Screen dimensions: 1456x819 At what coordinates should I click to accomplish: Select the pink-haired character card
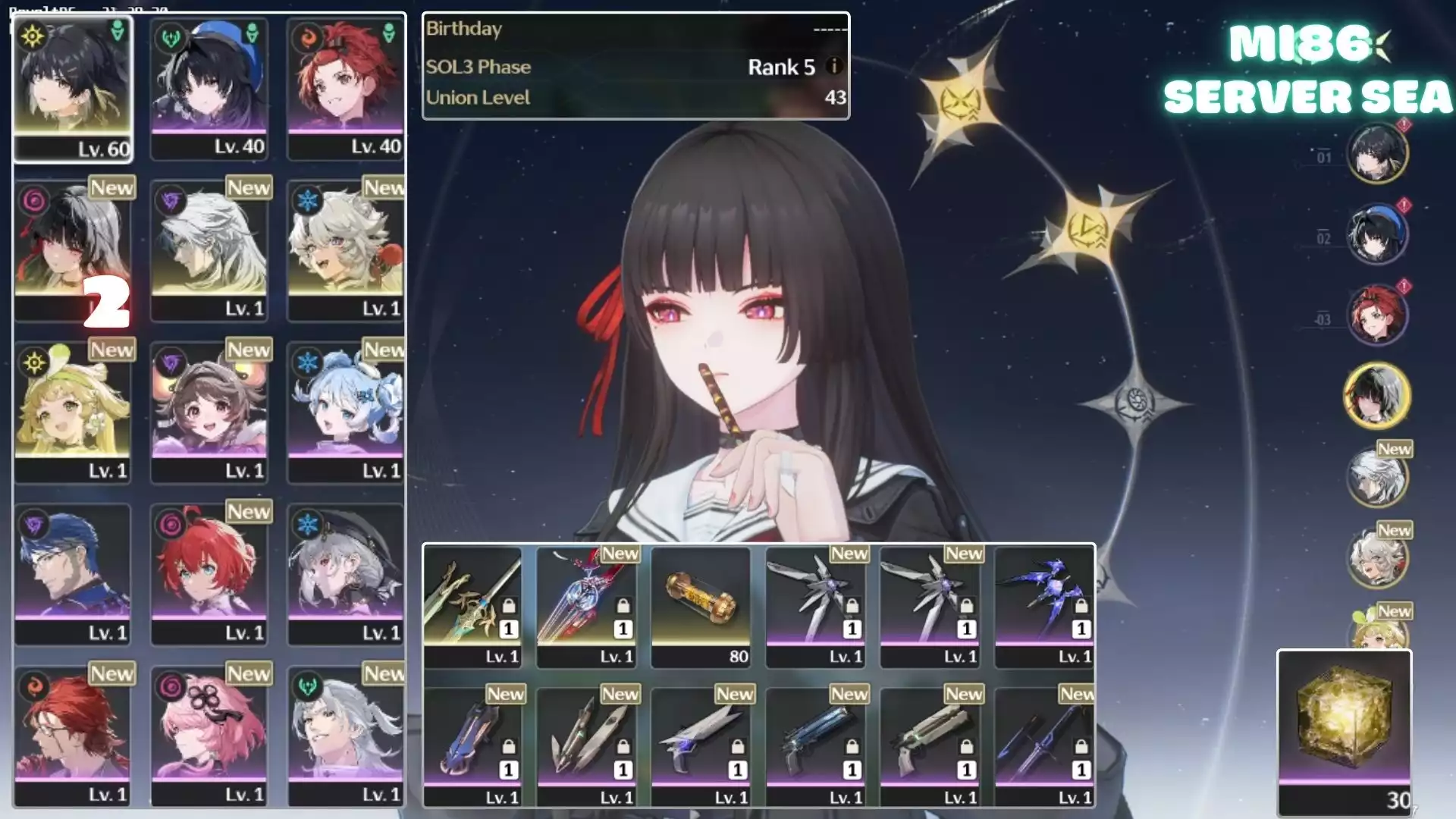(x=209, y=736)
